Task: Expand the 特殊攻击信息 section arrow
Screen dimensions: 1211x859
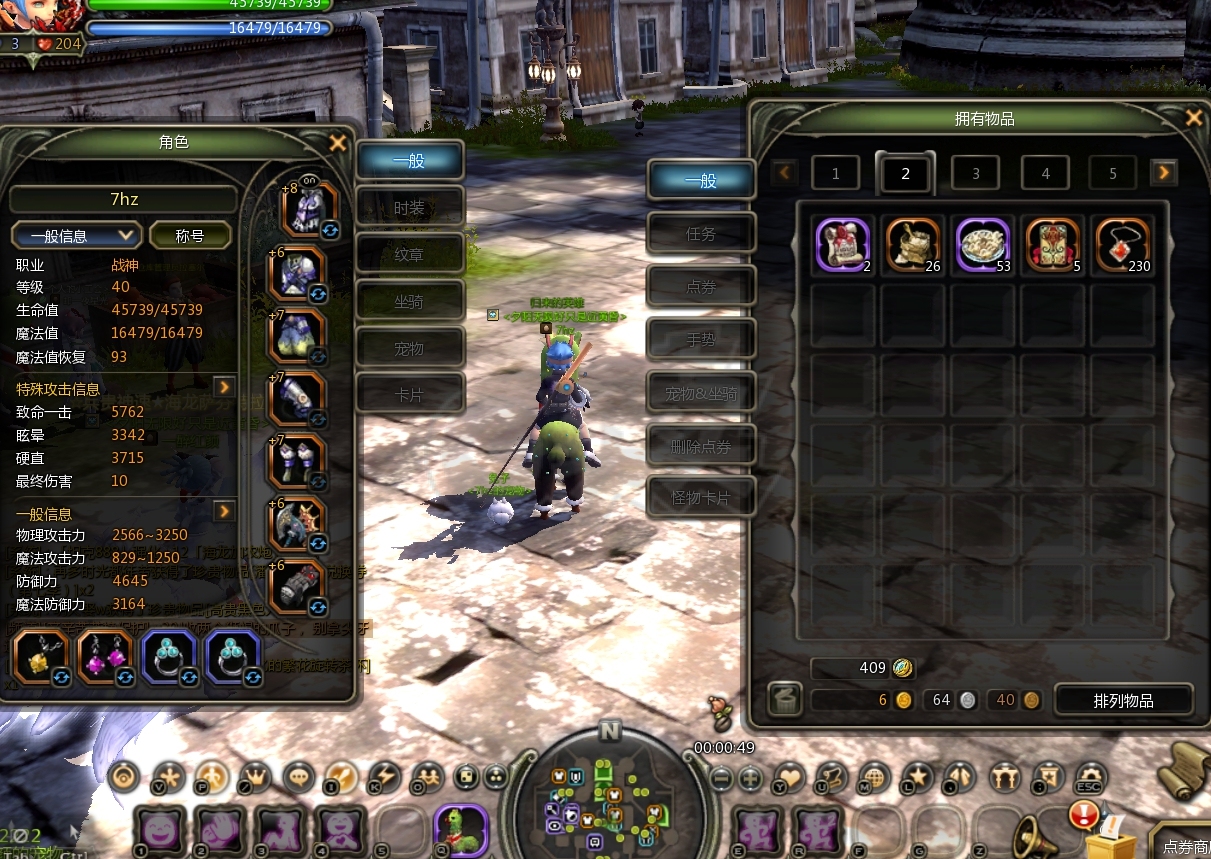Action: [224, 387]
